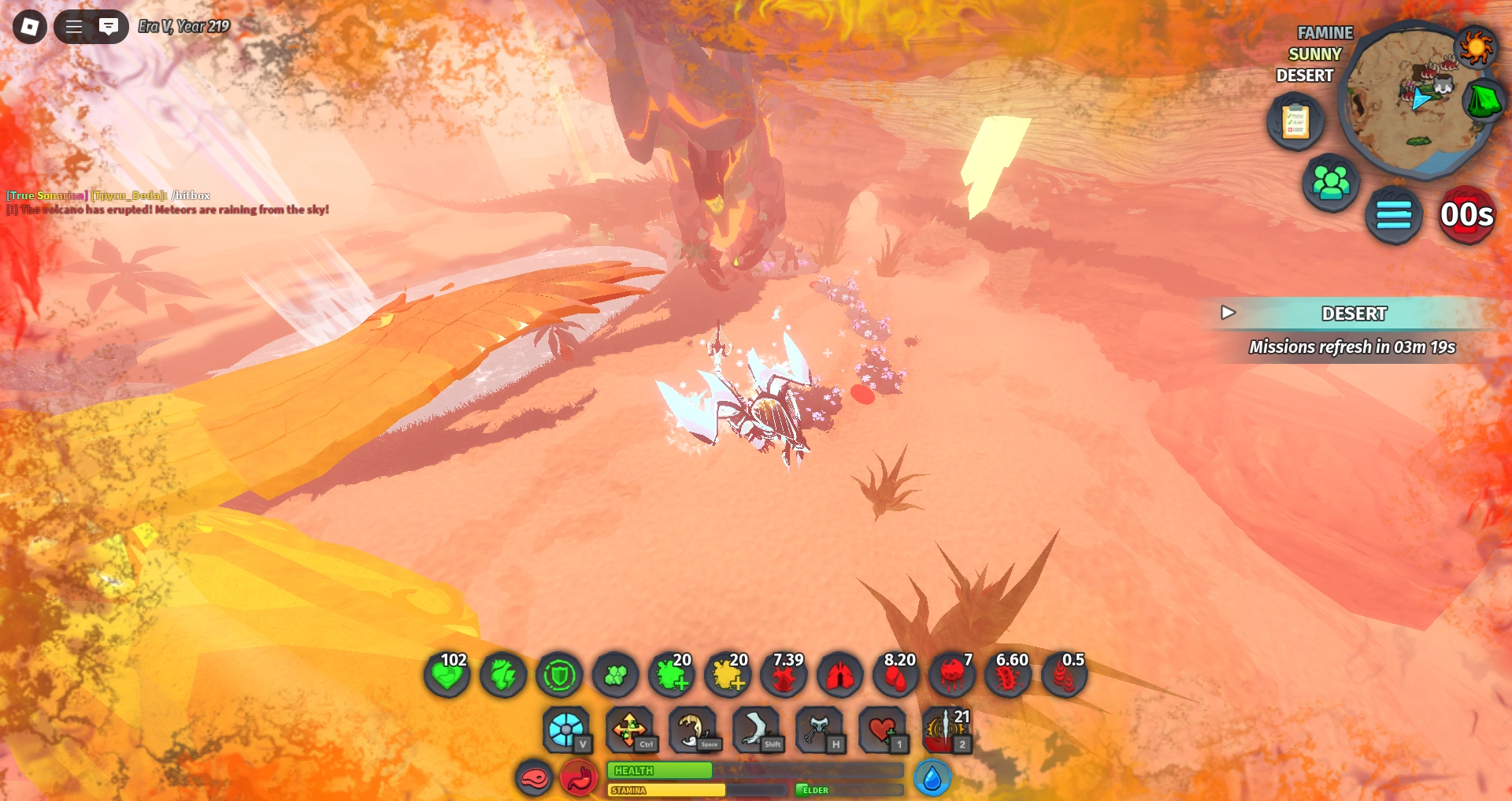Click the healing heart ability bound to 1

pos(884,729)
